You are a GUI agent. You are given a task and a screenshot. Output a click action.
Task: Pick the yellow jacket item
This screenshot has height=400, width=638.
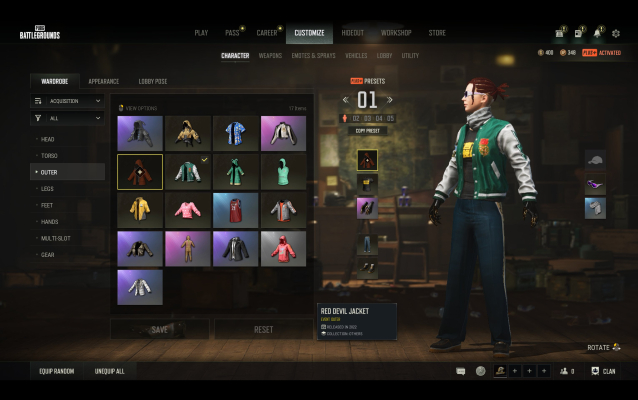139,209
